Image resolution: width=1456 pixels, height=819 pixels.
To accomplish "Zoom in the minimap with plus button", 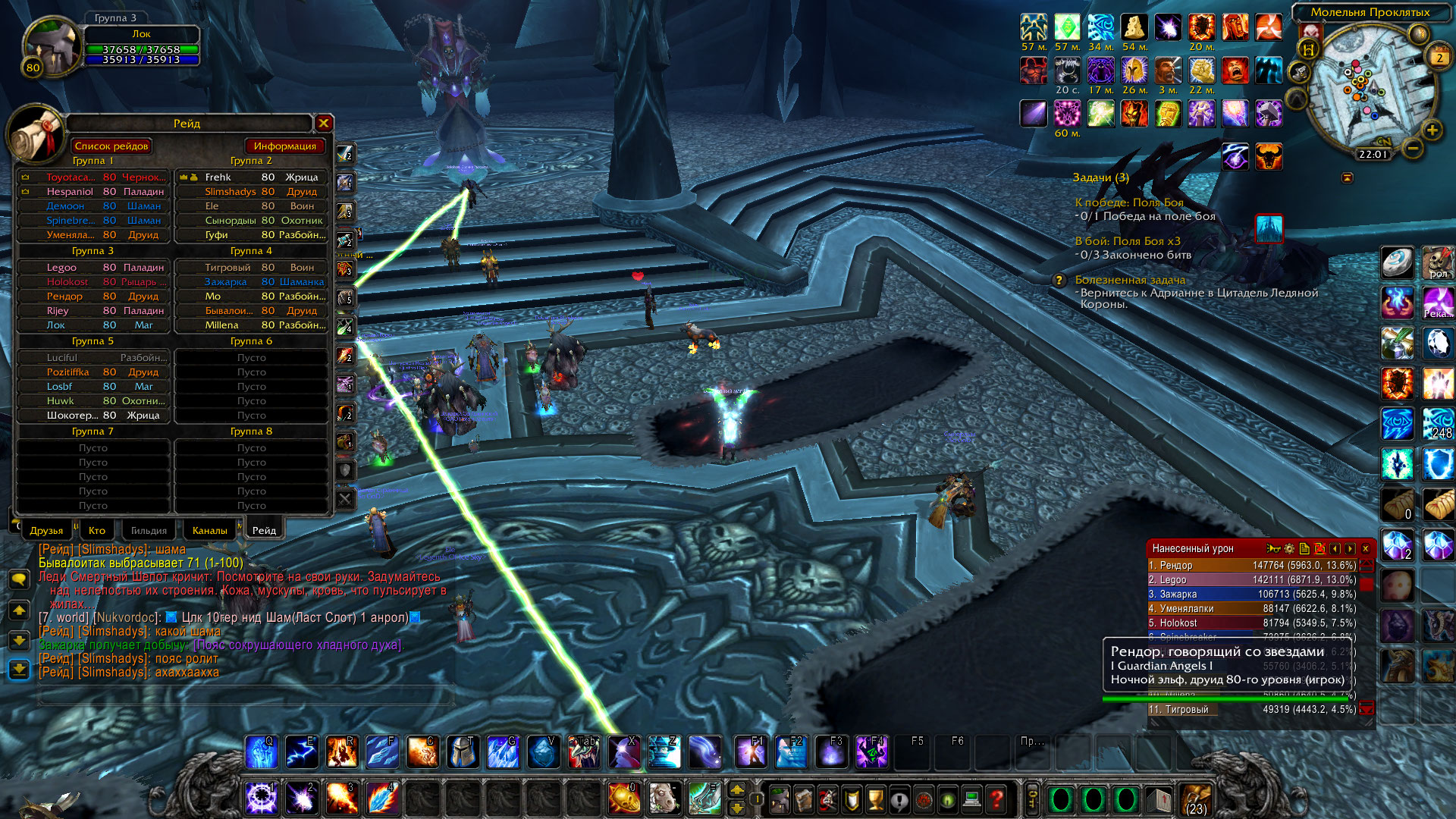I will [1432, 130].
